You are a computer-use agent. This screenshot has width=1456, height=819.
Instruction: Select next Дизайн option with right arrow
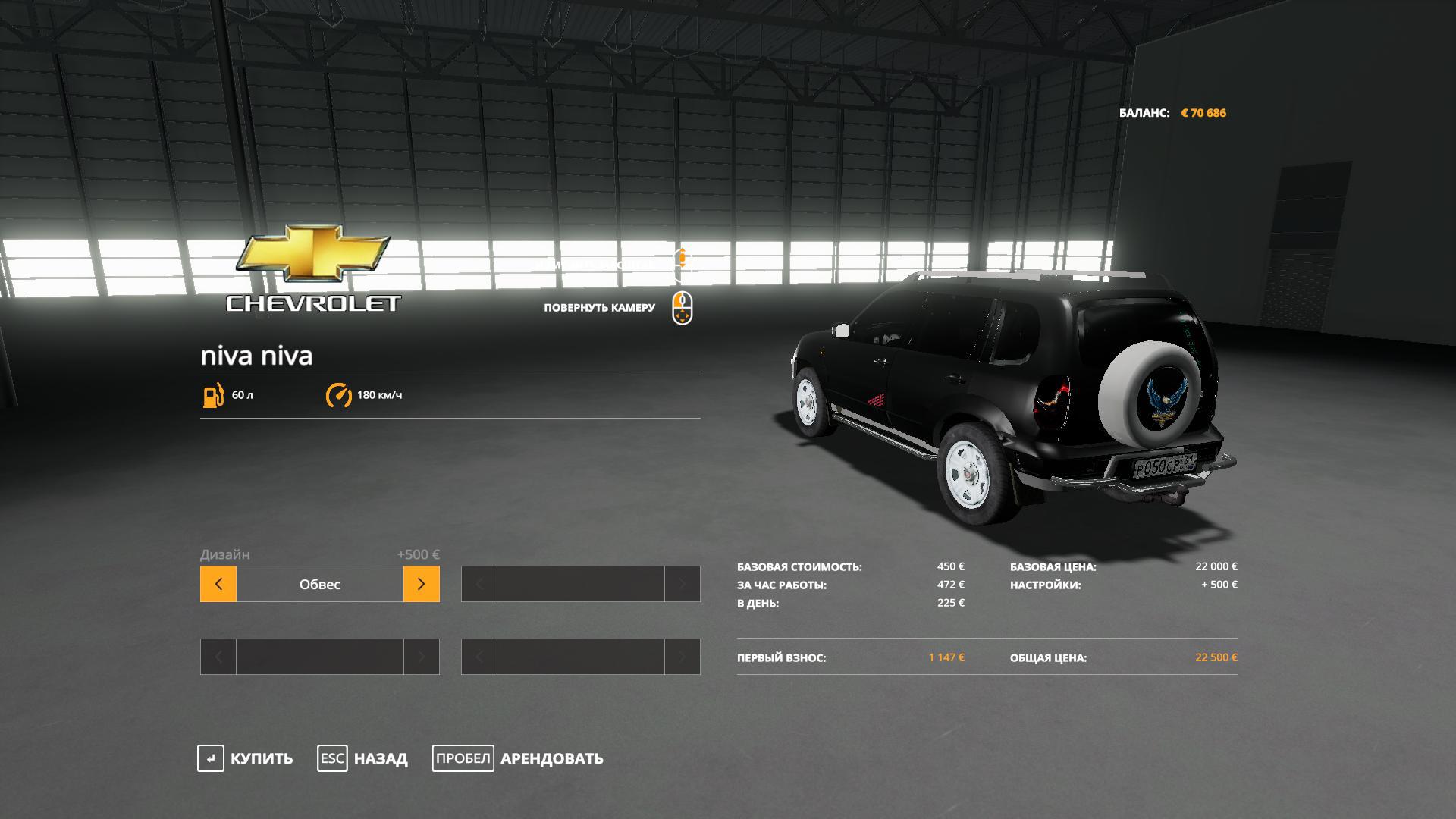click(x=422, y=584)
